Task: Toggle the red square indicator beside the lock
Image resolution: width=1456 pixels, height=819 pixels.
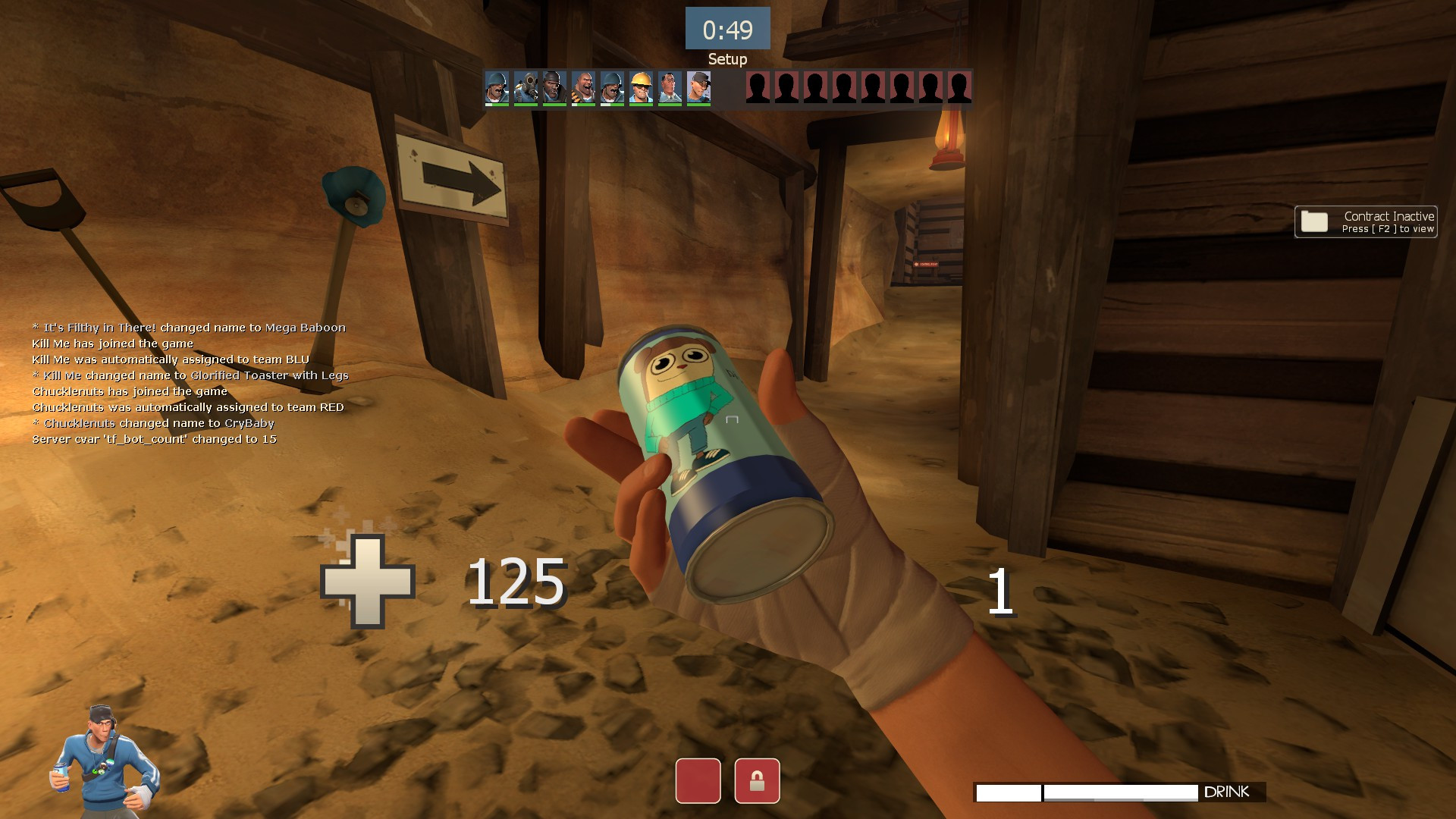Action: point(698,780)
